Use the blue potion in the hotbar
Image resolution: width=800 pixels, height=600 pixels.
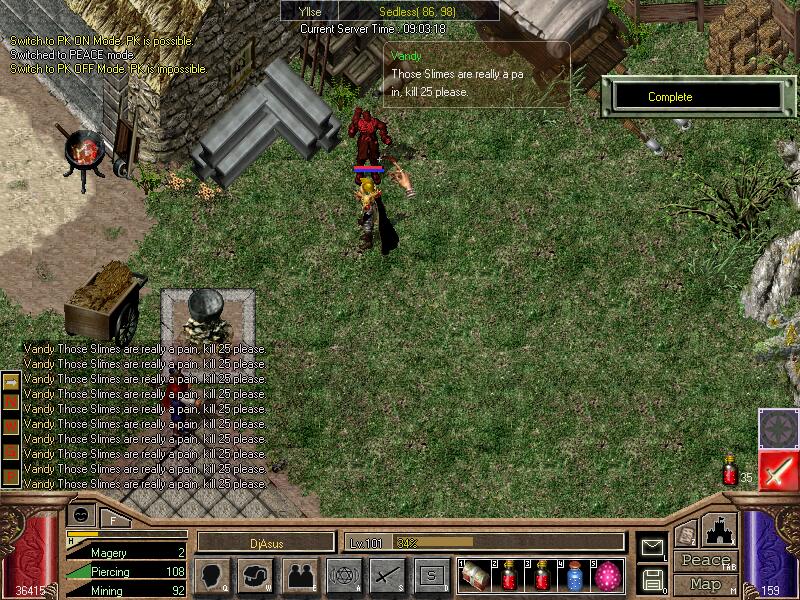pos(575,577)
